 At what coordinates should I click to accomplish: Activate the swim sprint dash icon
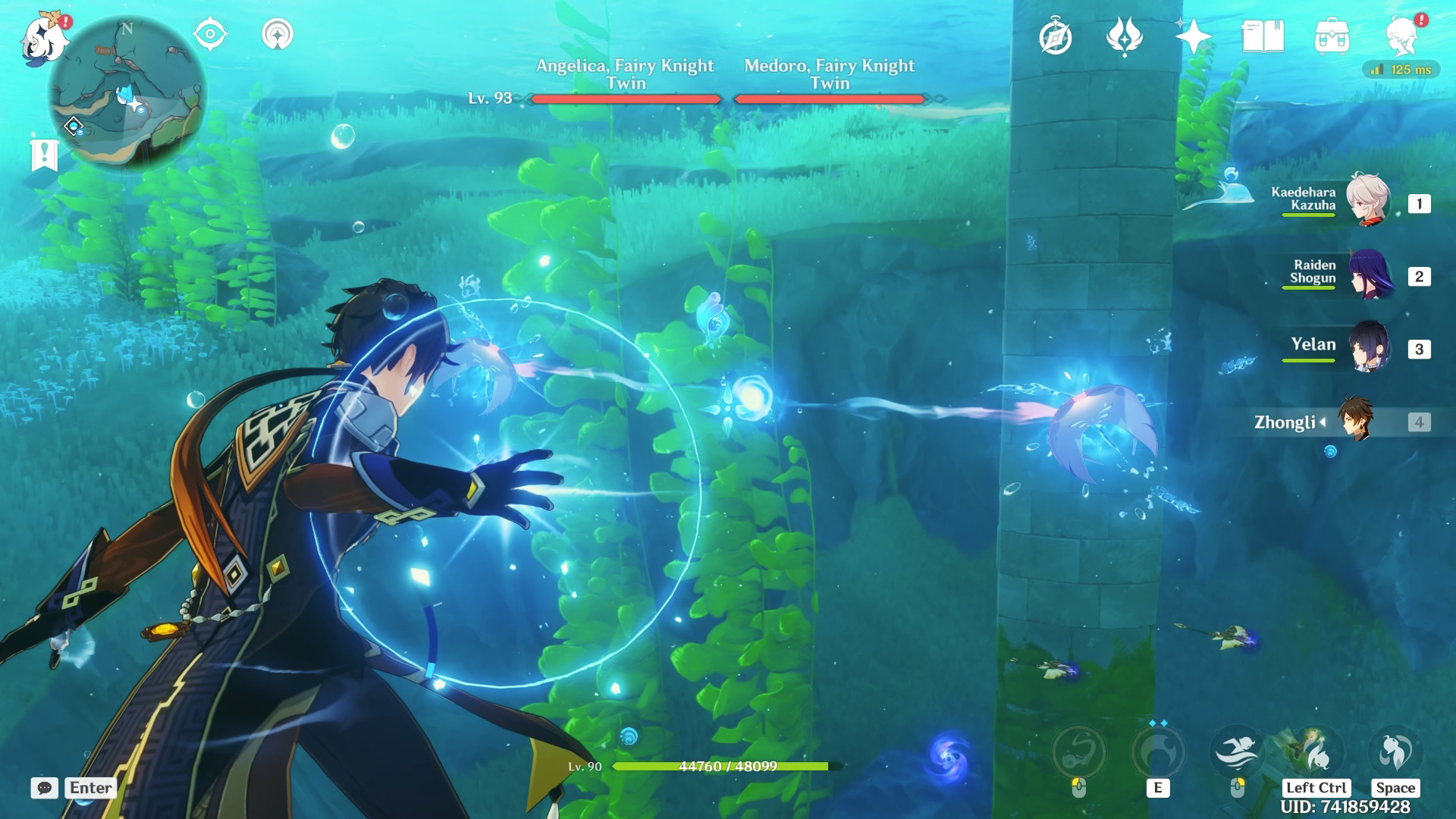click(x=1236, y=751)
